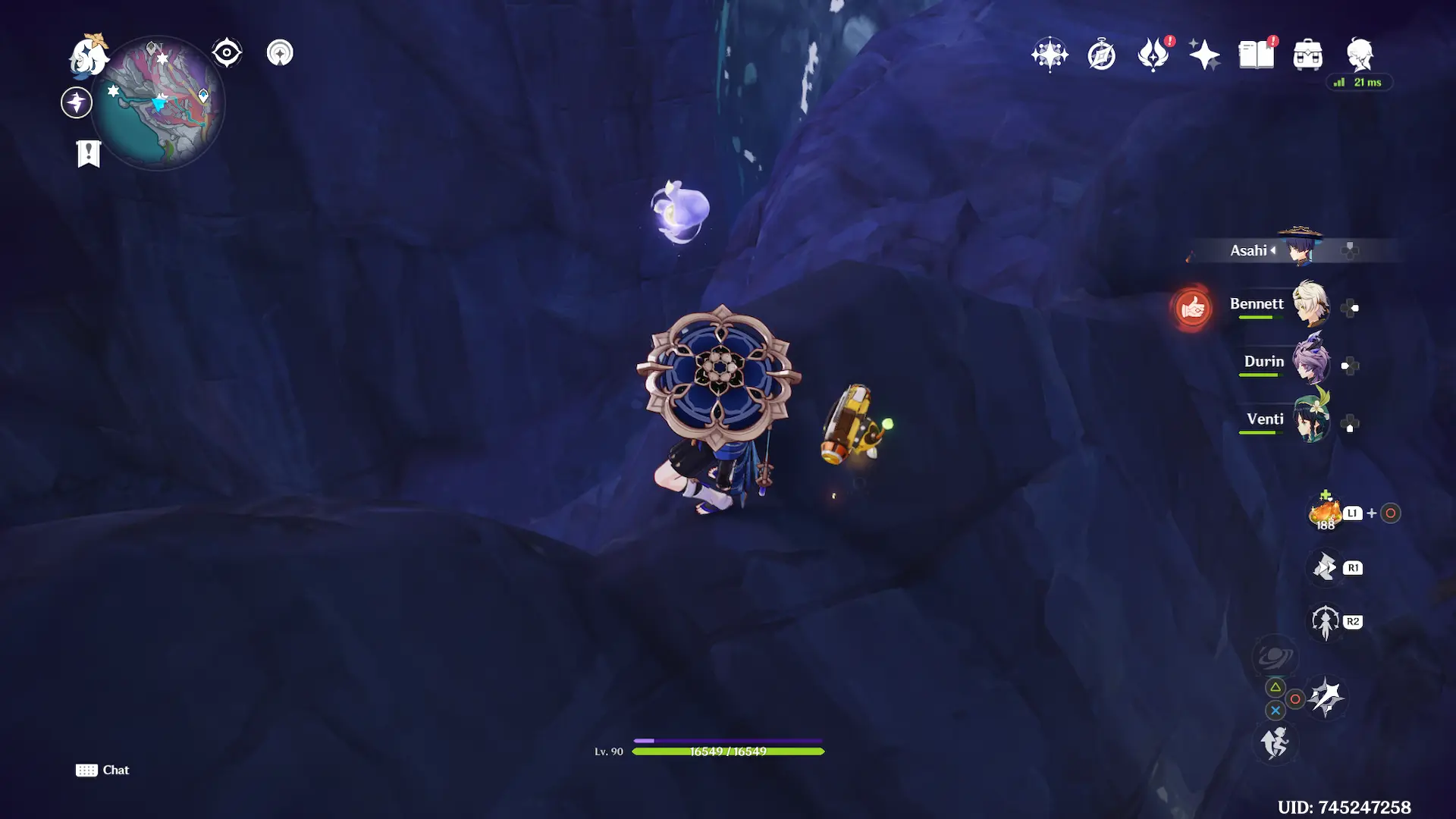
Task: Open the Wish star icon
Action: click(1050, 55)
